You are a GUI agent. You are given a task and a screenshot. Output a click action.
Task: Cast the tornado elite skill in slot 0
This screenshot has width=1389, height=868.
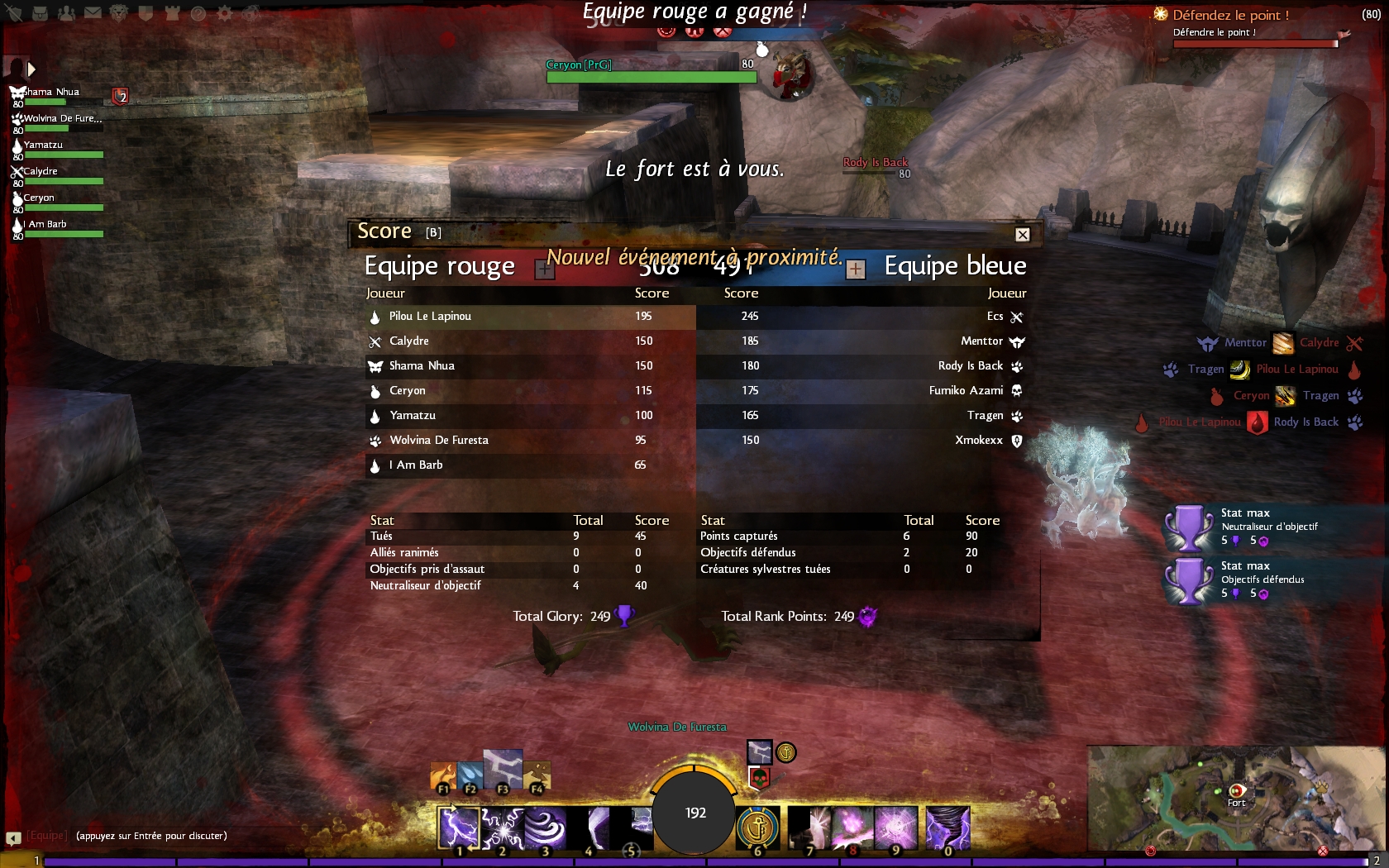(x=947, y=828)
